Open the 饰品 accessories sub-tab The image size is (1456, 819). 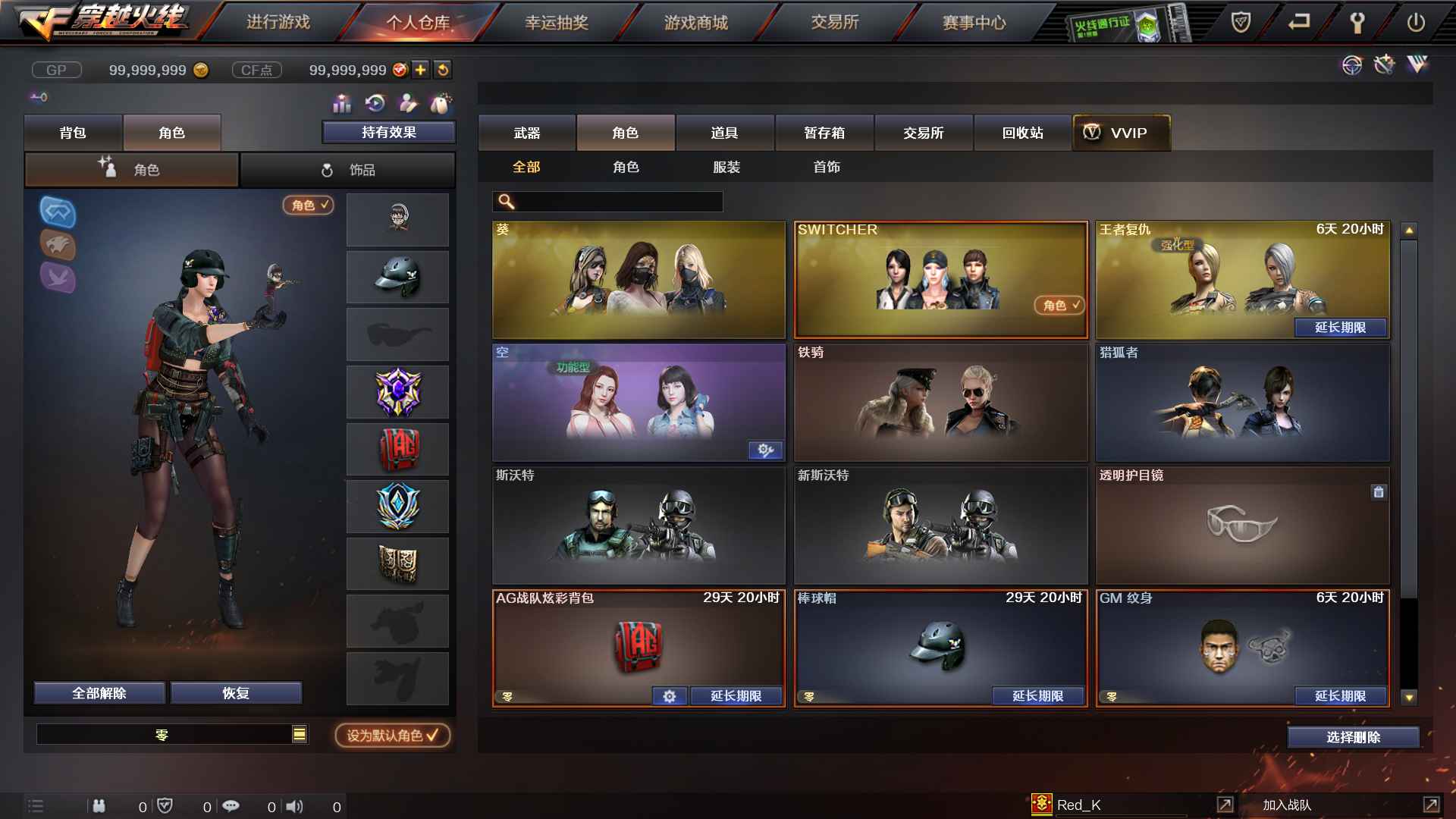pos(348,170)
